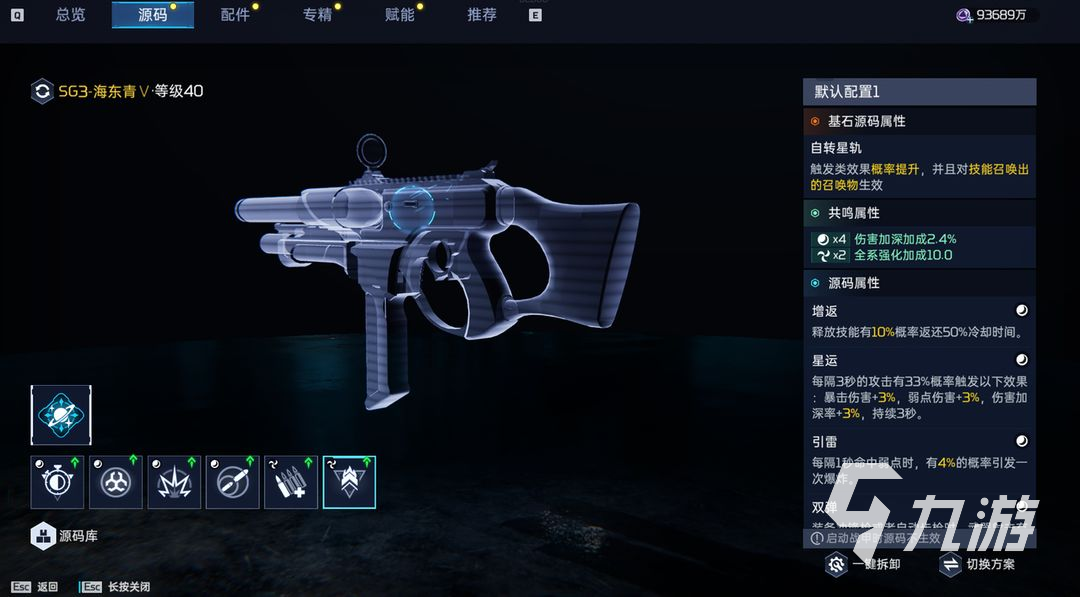The height and width of the screenshot is (597, 1080).
Task: Select the ringed planet keystone source code slot
Action: (61, 415)
